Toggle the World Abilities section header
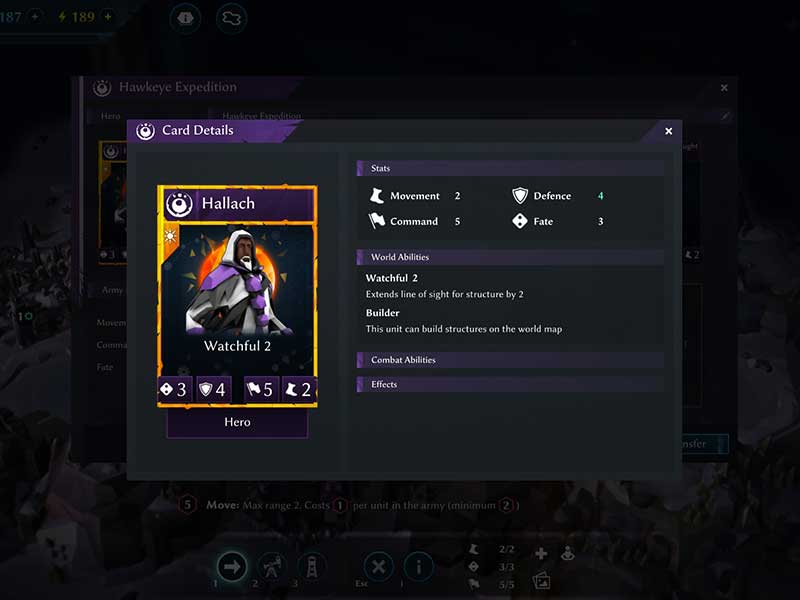This screenshot has height=600, width=800. click(510, 257)
